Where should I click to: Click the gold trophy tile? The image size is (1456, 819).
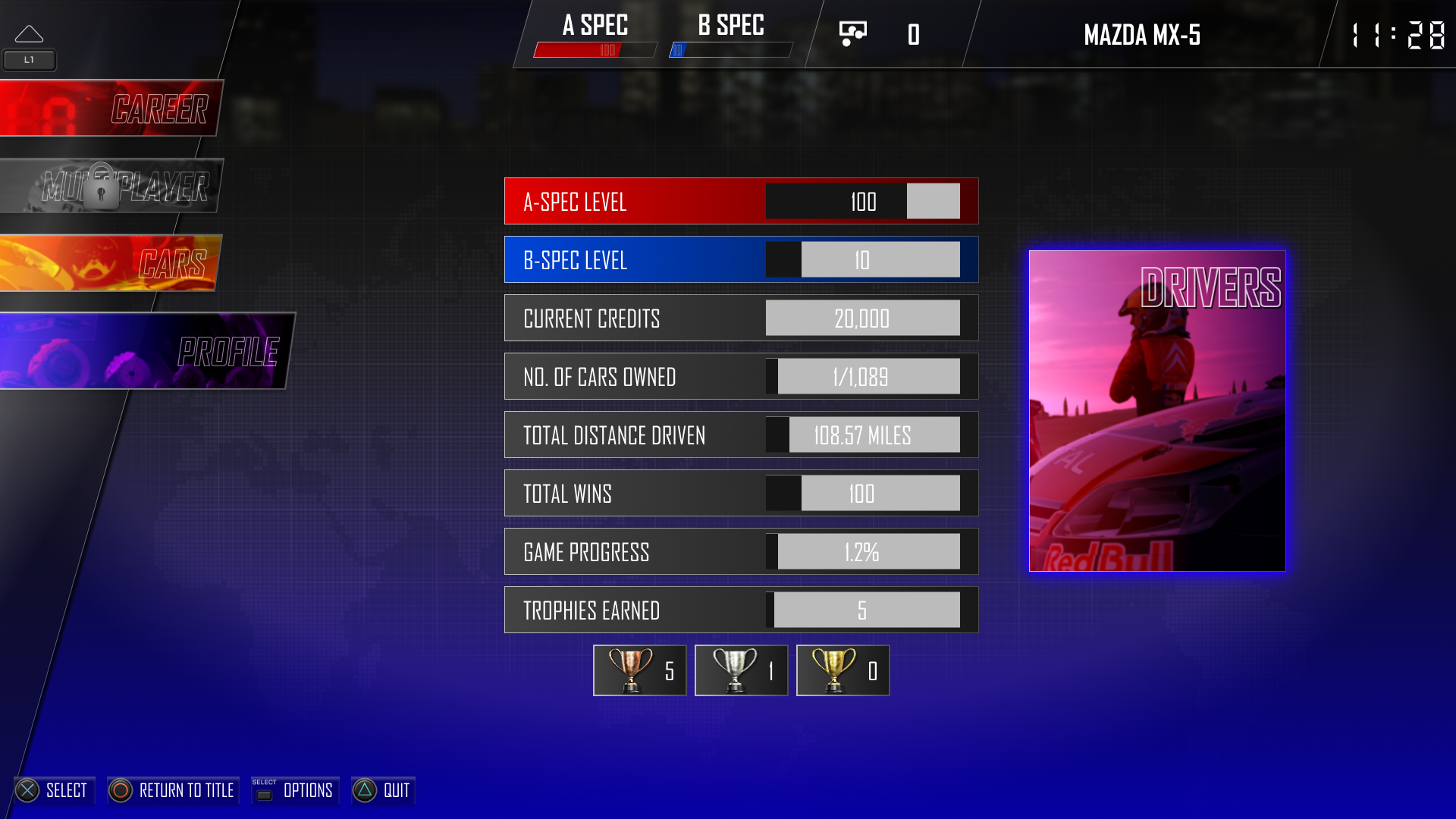coord(843,670)
